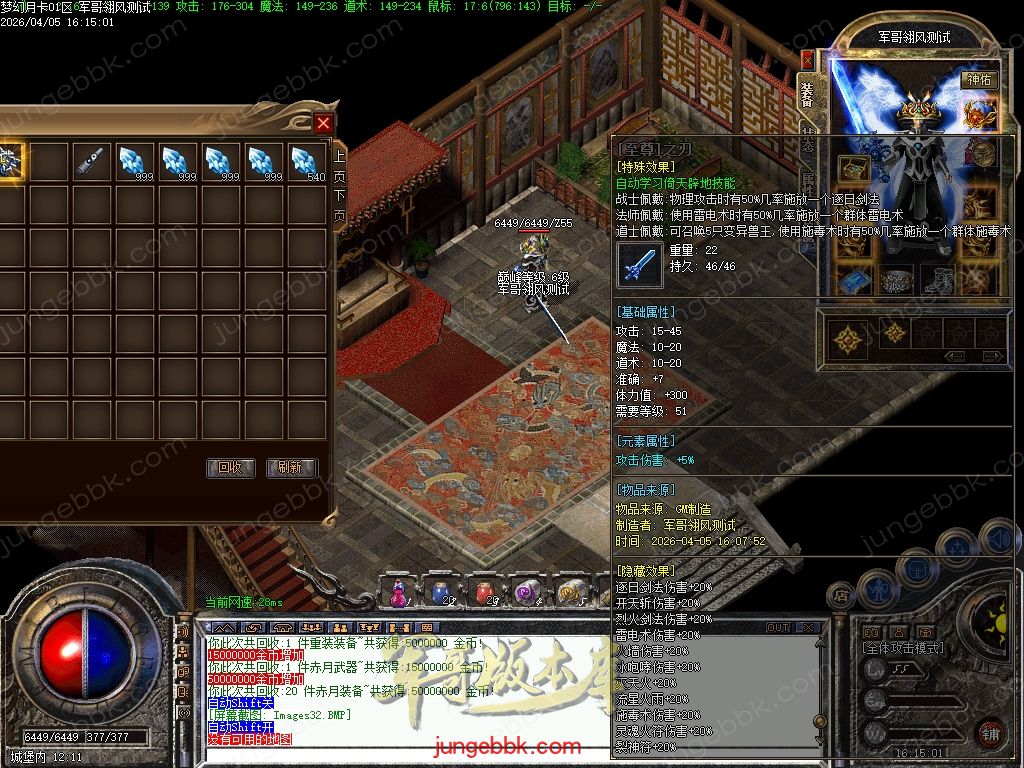Toggle the 全体攻击模式 attack mode label
Screen dimensions: 1024x768
tap(902, 648)
